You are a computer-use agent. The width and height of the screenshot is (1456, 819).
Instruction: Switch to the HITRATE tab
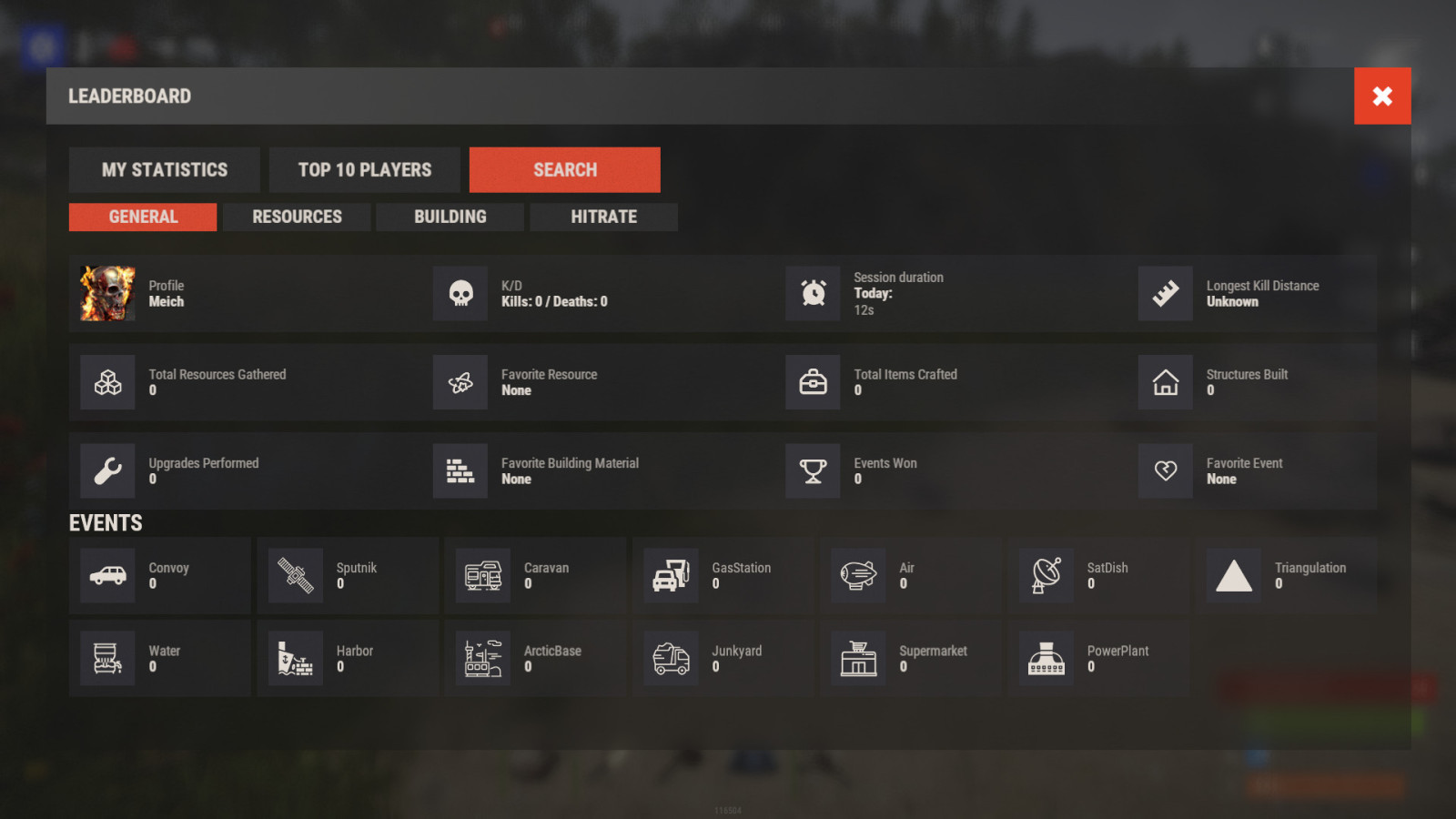[x=603, y=217]
